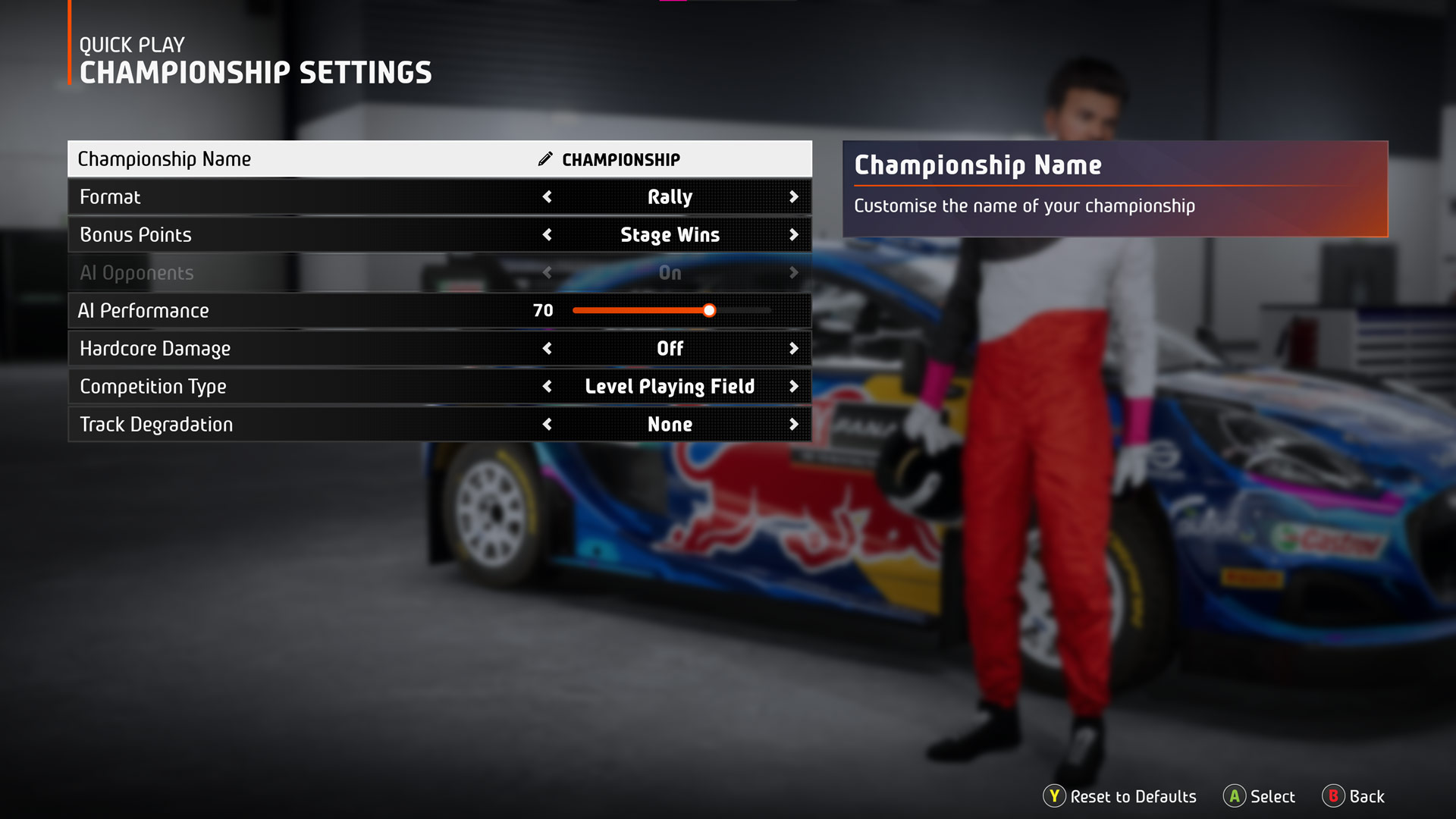
Task: Highlight the Track Degradation row
Action: 303,425
